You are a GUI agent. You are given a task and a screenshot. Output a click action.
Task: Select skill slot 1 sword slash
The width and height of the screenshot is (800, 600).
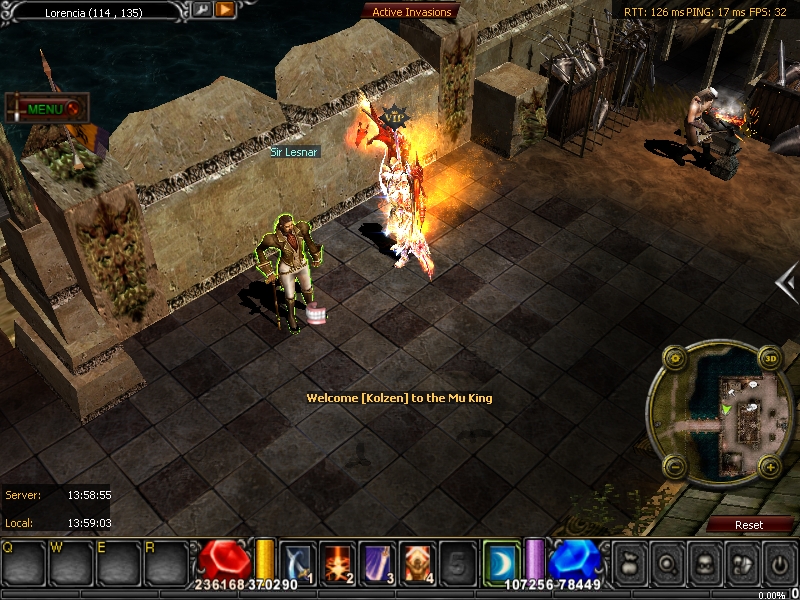[298, 561]
